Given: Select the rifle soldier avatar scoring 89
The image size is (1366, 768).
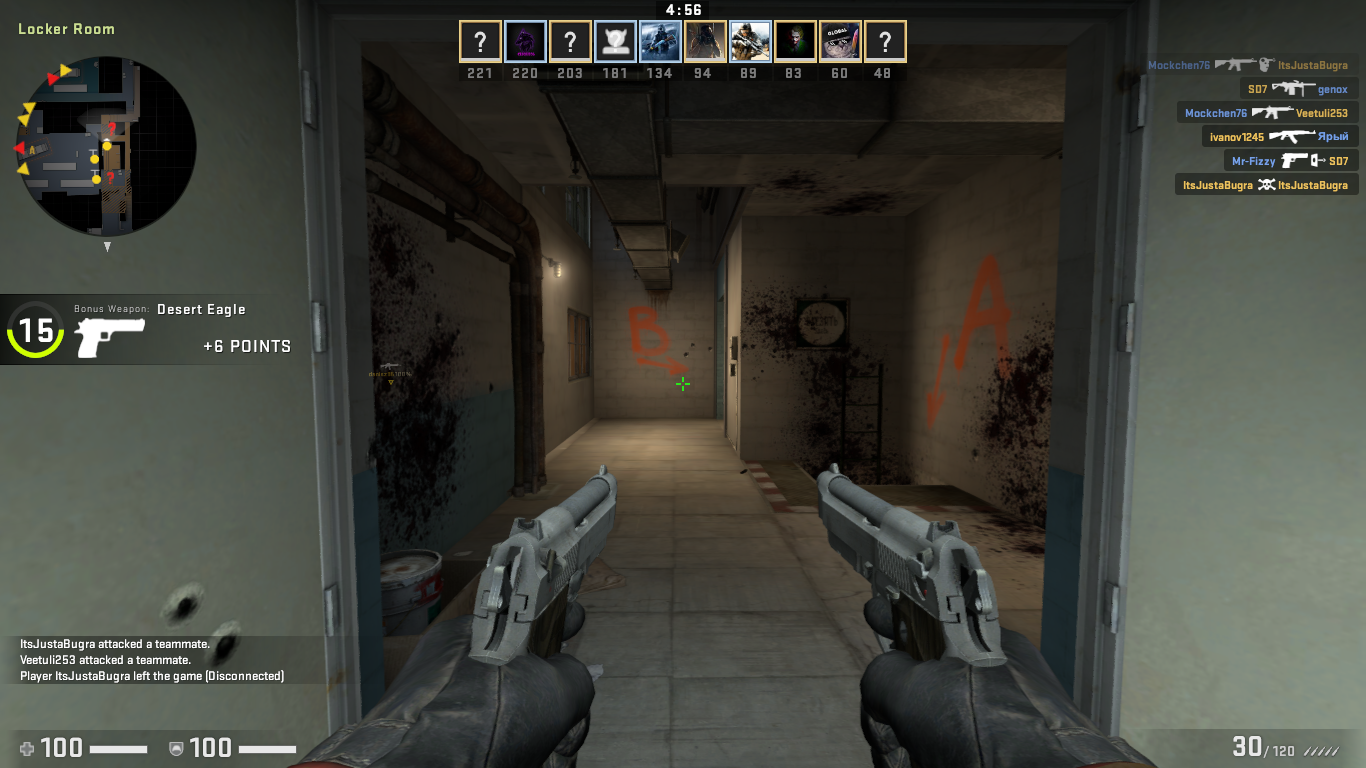Looking at the screenshot, I should 750,42.
